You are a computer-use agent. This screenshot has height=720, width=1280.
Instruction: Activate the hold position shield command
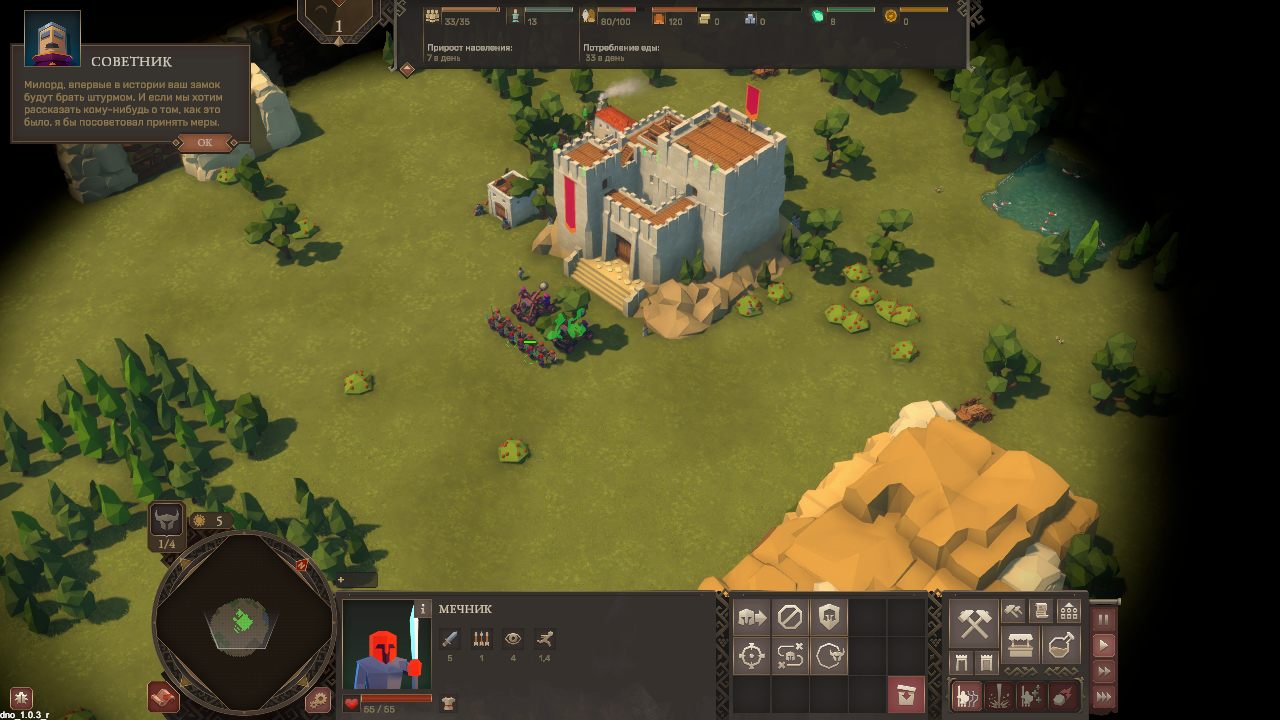[829, 617]
